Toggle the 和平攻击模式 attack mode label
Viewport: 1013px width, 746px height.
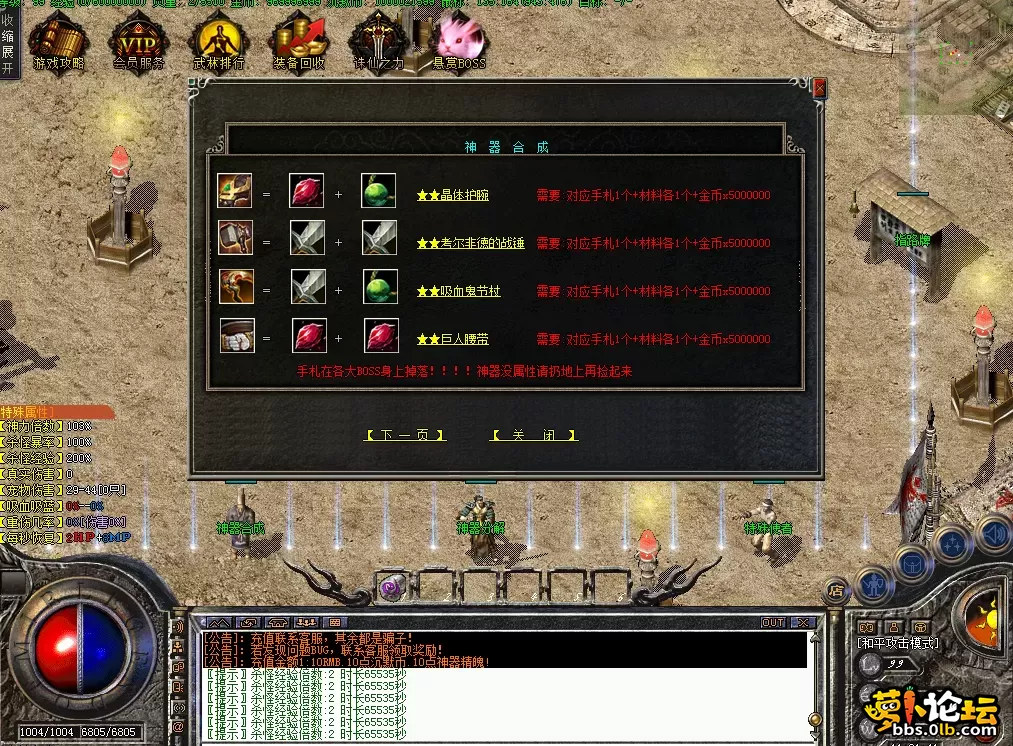click(x=897, y=642)
